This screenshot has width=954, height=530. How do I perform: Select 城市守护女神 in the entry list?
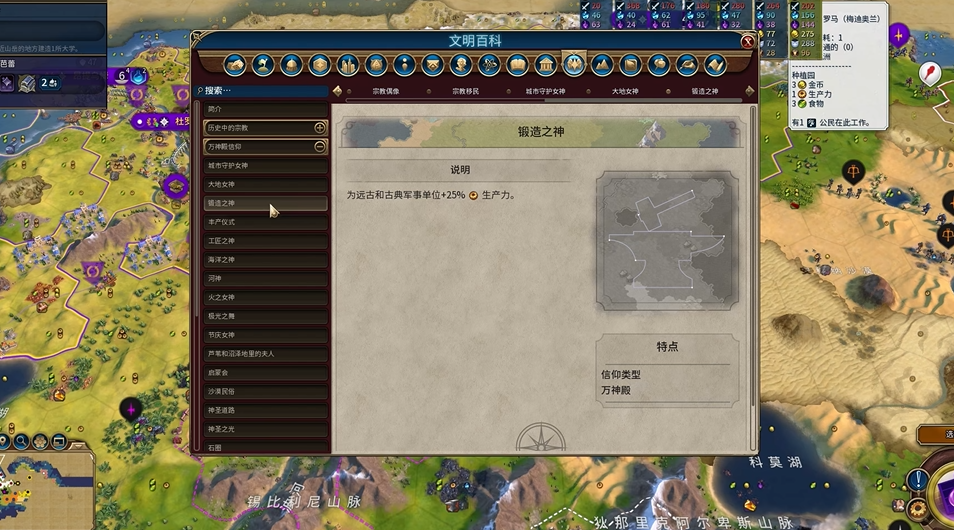click(x=265, y=165)
